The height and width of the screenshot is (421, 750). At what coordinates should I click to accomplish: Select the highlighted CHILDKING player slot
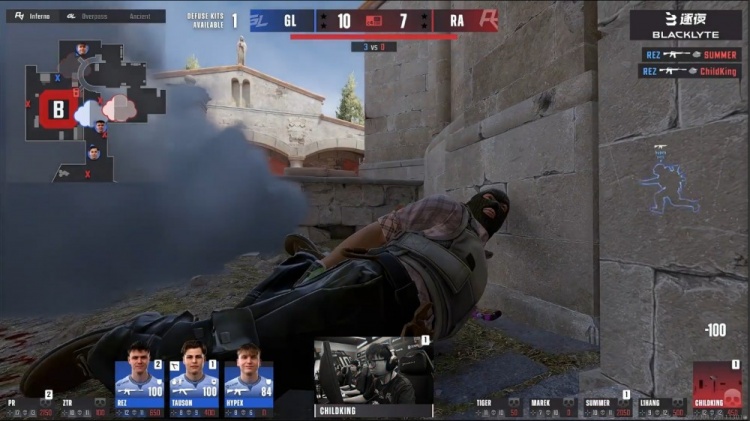coord(717,392)
